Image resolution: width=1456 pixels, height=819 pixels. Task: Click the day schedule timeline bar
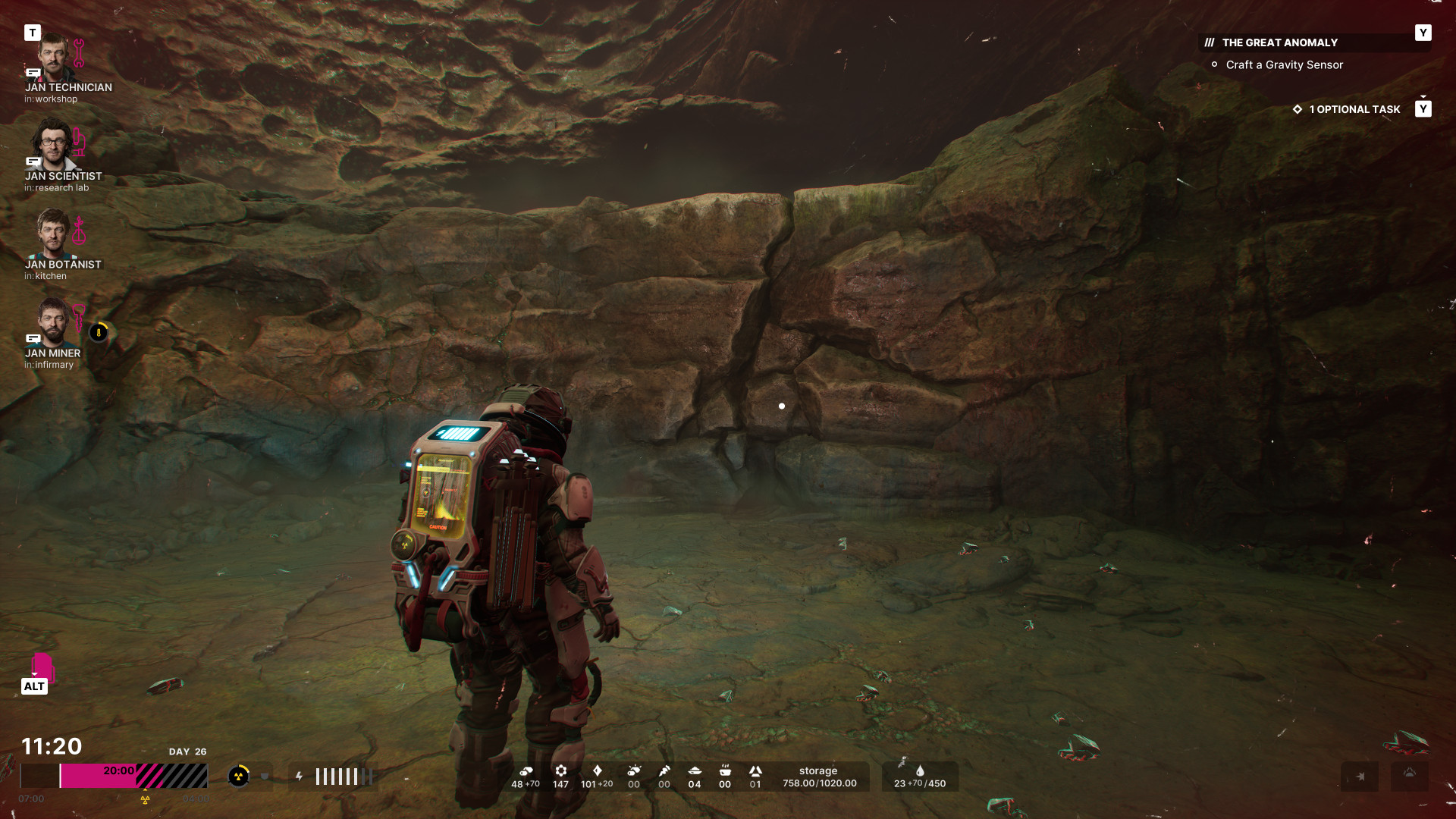click(x=114, y=776)
